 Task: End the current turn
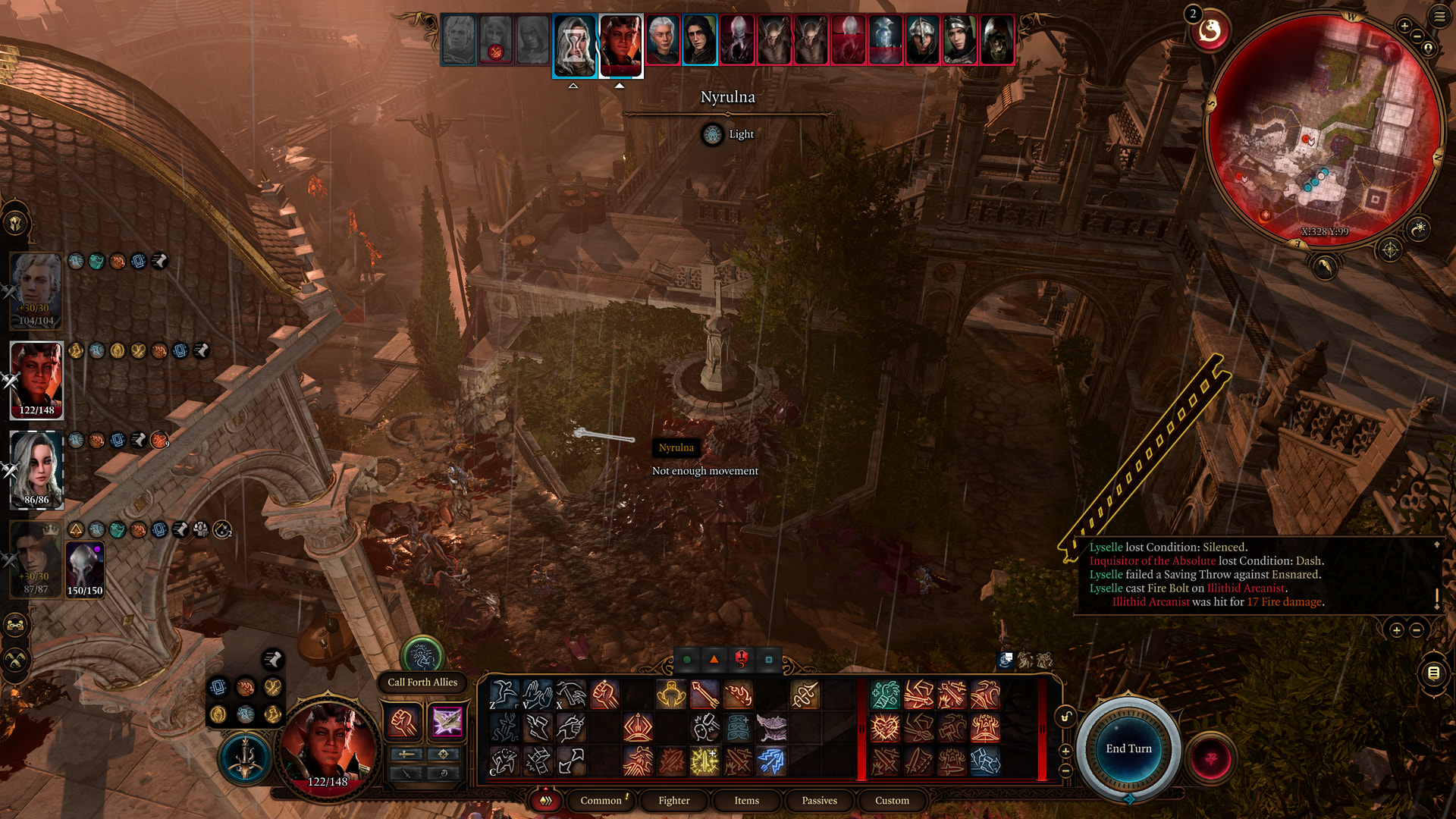(x=1128, y=748)
